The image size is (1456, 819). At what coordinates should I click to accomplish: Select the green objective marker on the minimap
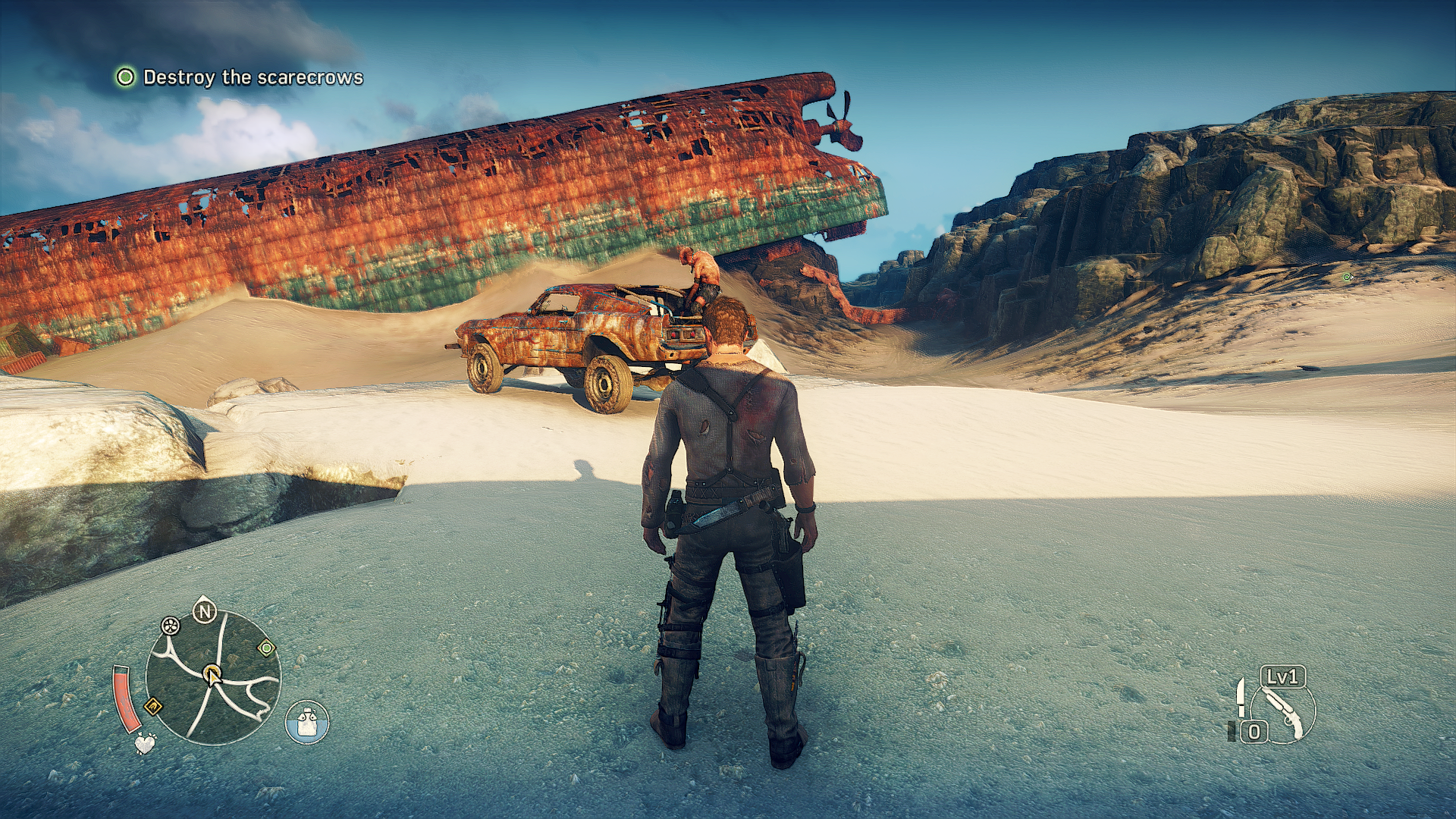click(x=266, y=648)
